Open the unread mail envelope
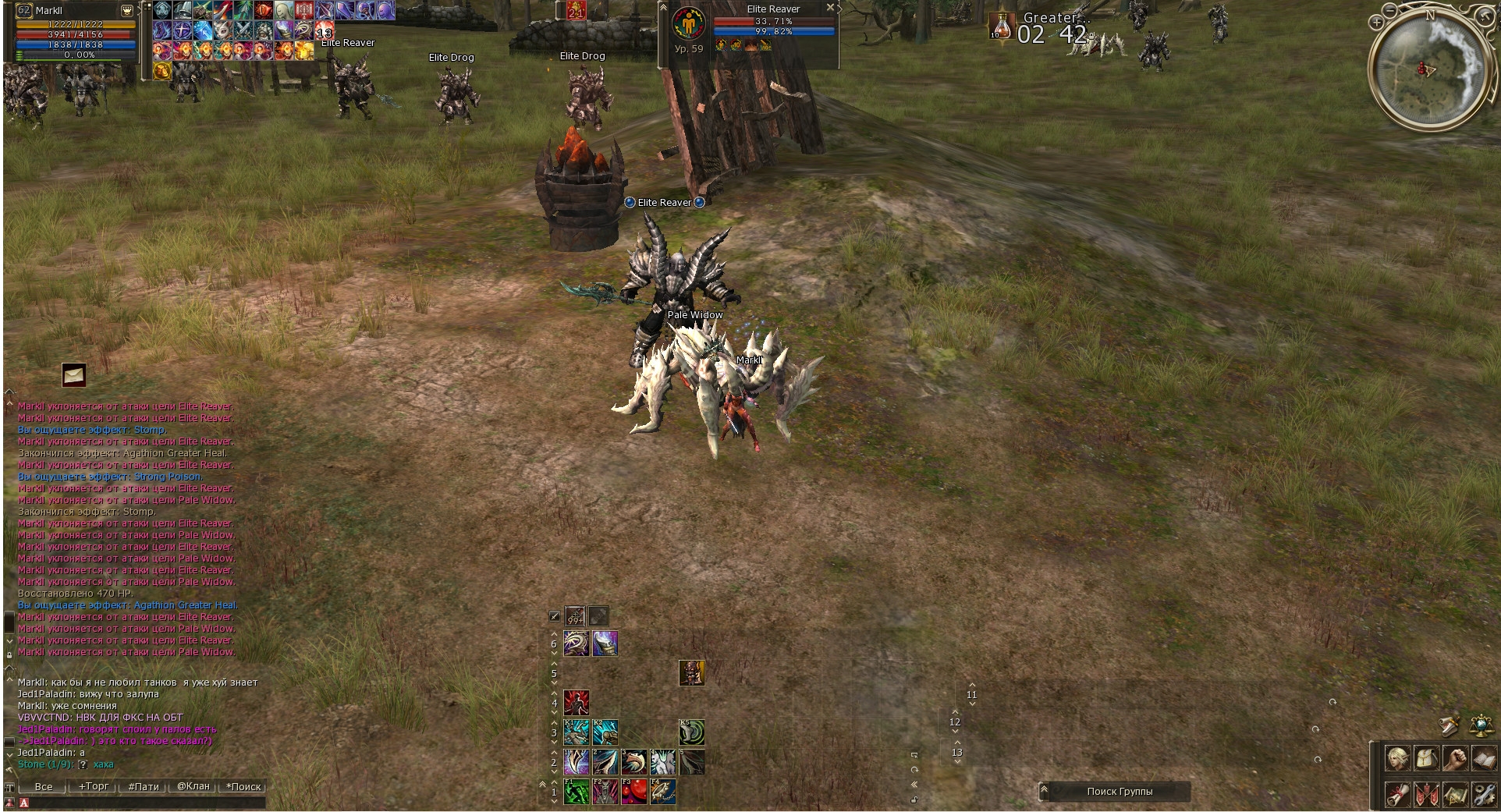The height and width of the screenshot is (812, 1501). 74,375
